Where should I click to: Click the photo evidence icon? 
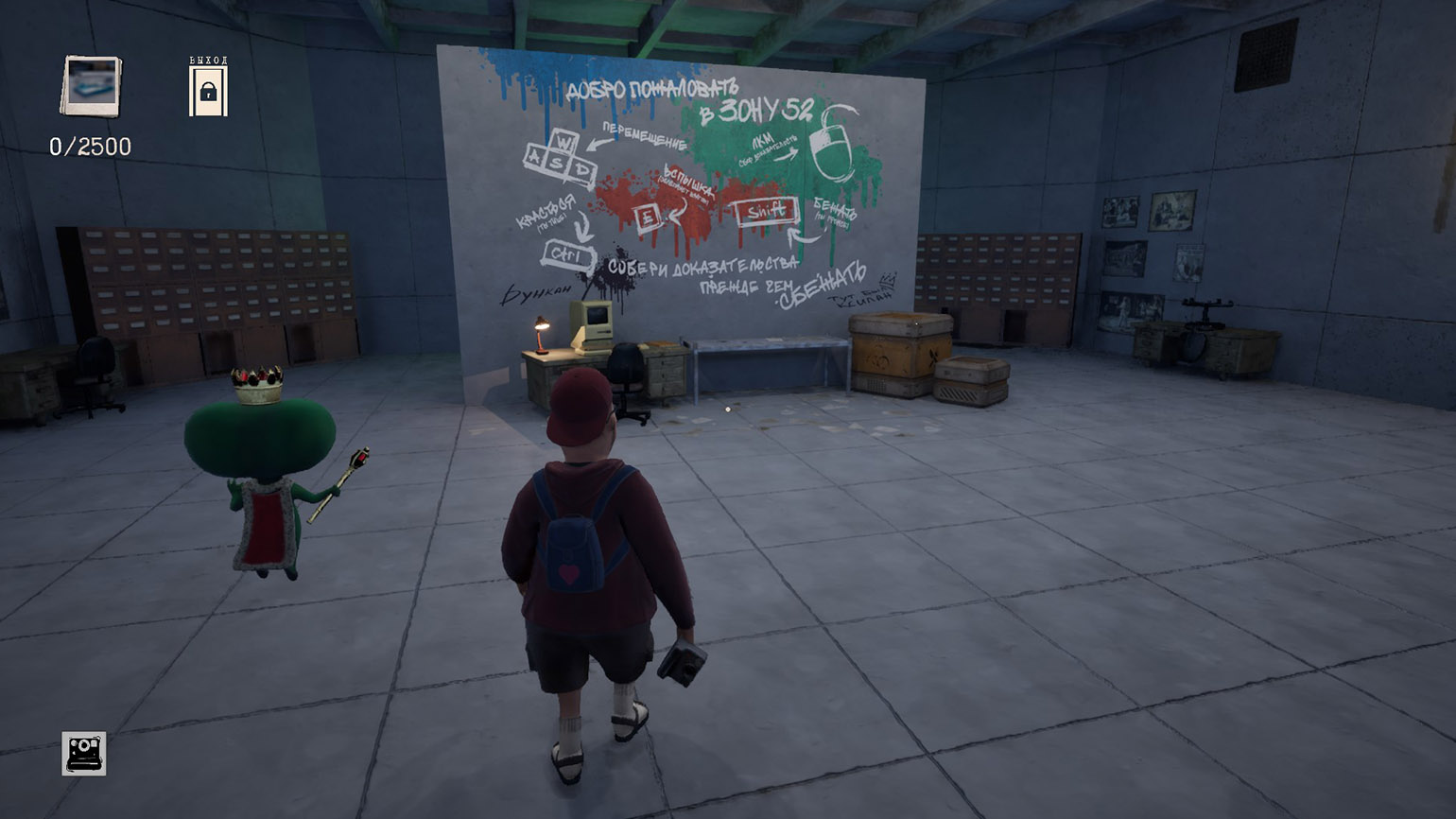pos(92,86)
